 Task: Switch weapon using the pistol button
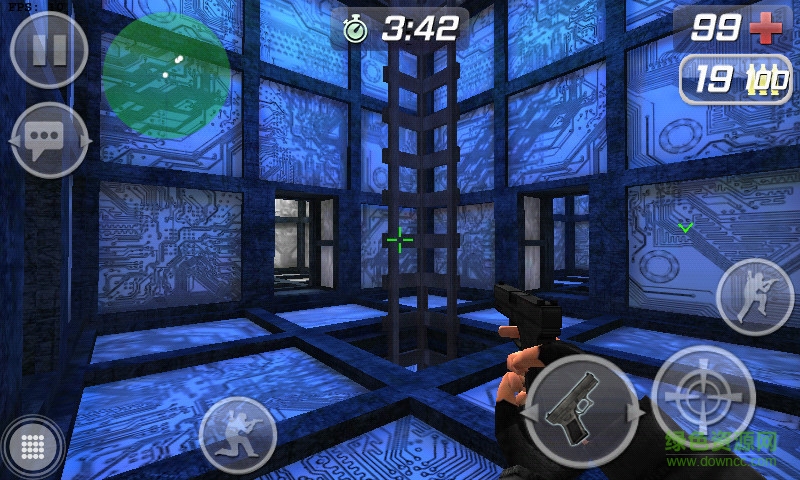582,408
